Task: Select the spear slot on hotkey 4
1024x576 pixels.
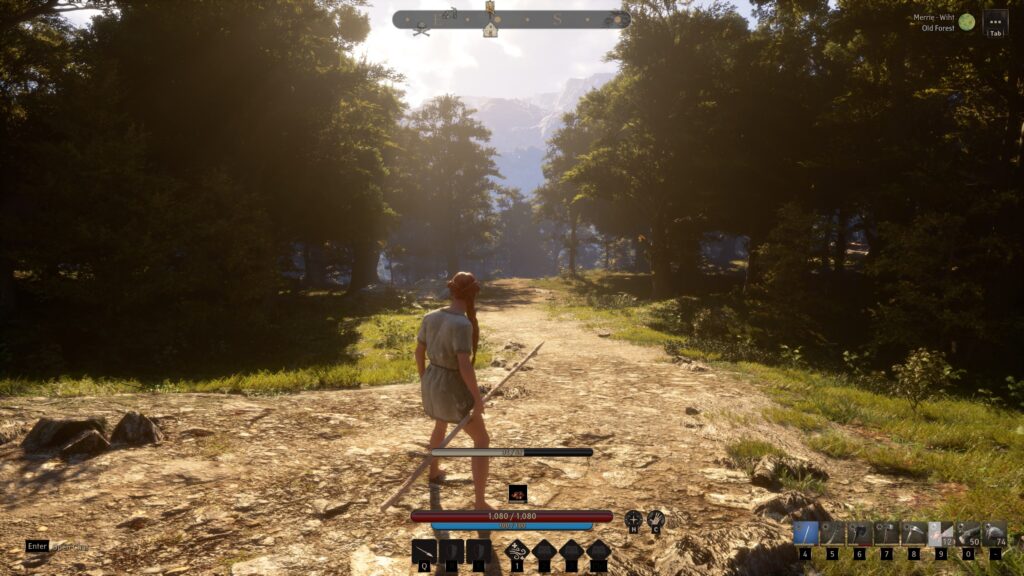Action: click(x=805, y=534)
